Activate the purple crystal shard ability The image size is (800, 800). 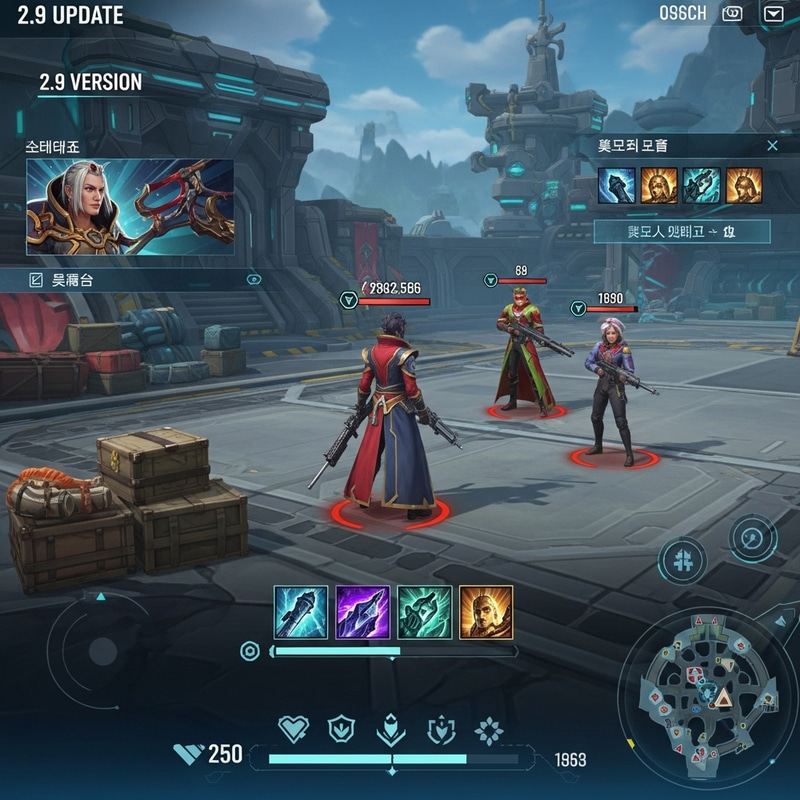pyautogui.click(x=362, y=612)
